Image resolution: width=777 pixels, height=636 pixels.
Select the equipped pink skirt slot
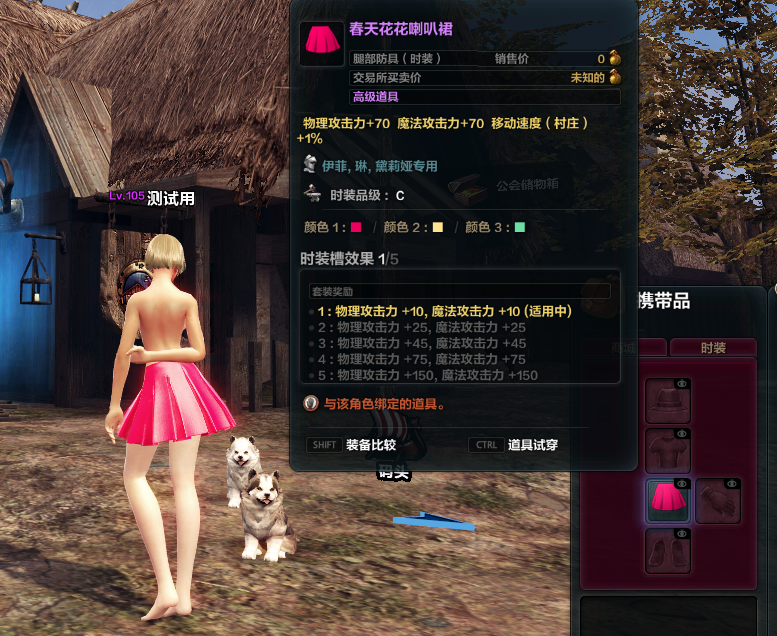click(665, 501)
